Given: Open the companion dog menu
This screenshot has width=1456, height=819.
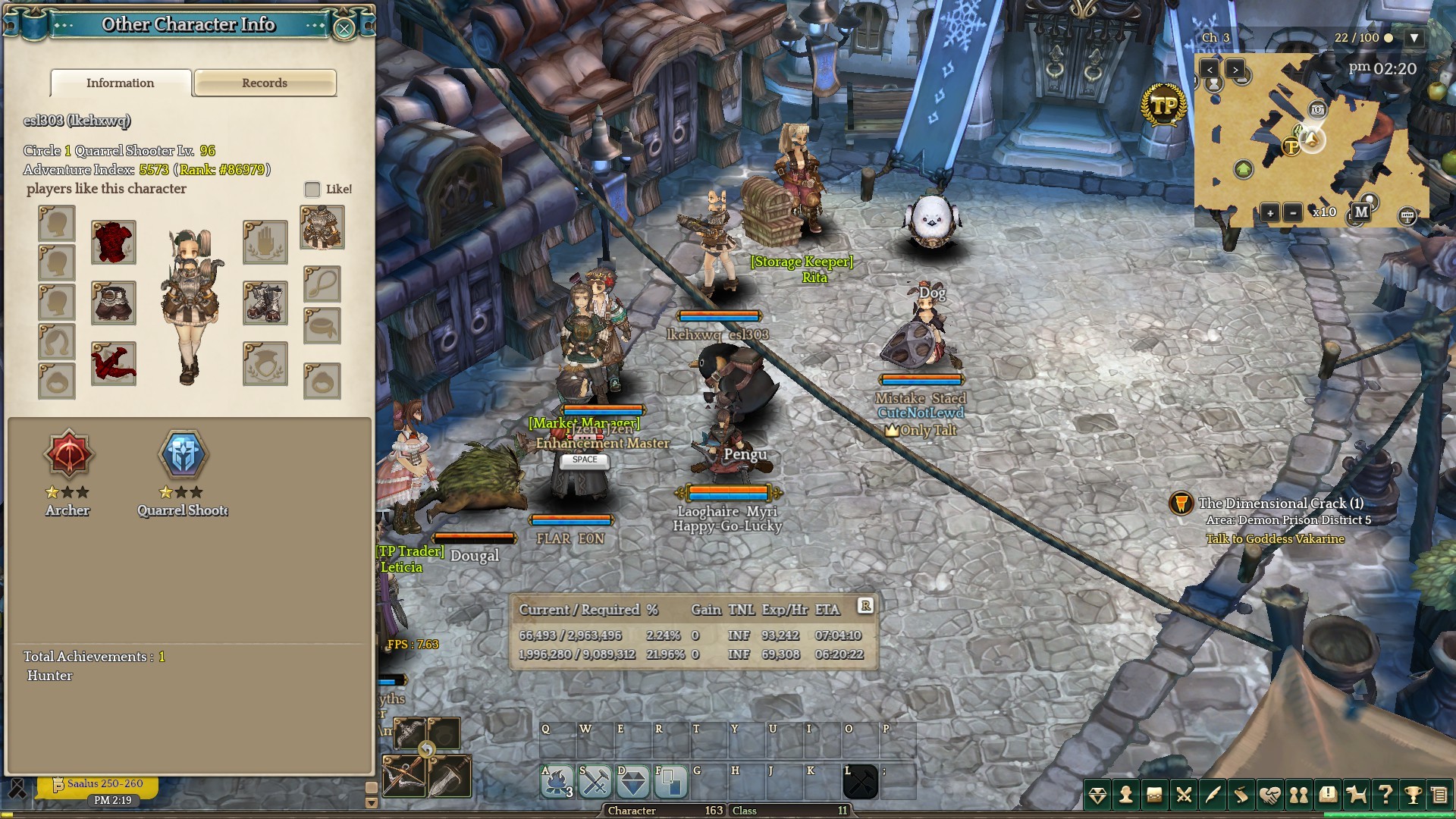Looking at the screenshot, I should coord(1356,795).
